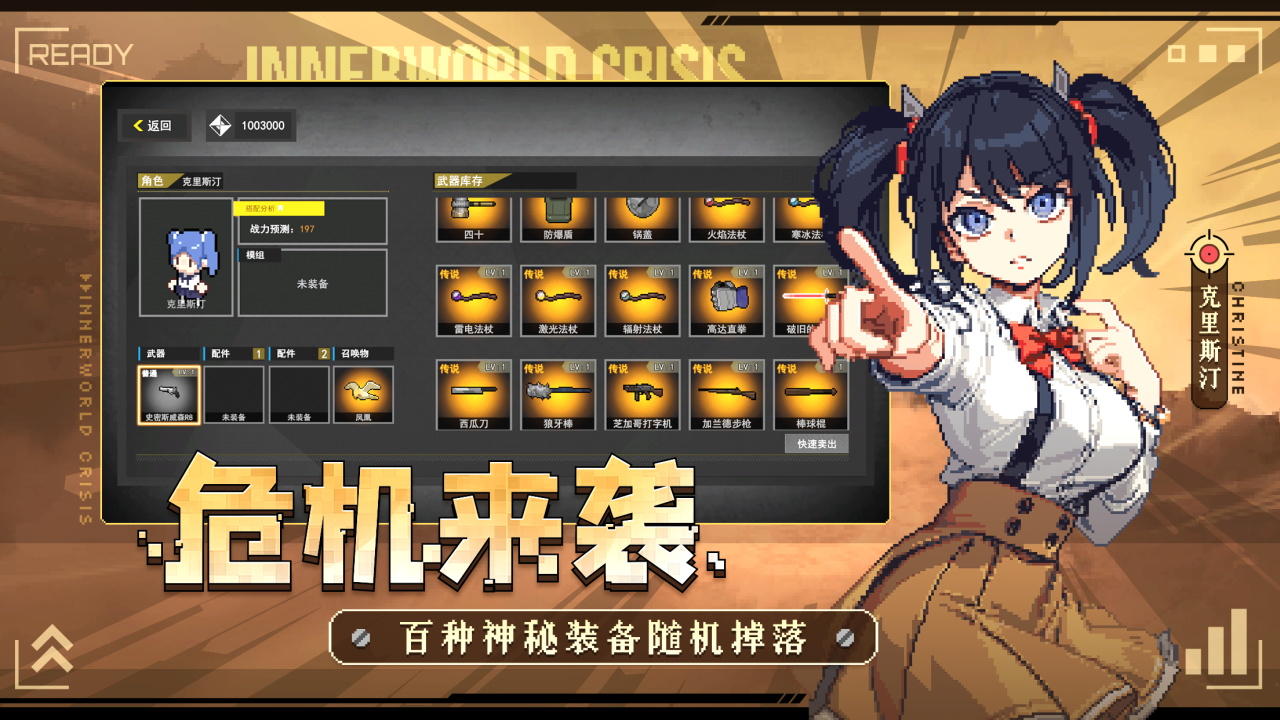Open the 凤凰 summon slot
Viewport: 1280px width, 720px height.
pyautogui.click(x=364, y=394)
